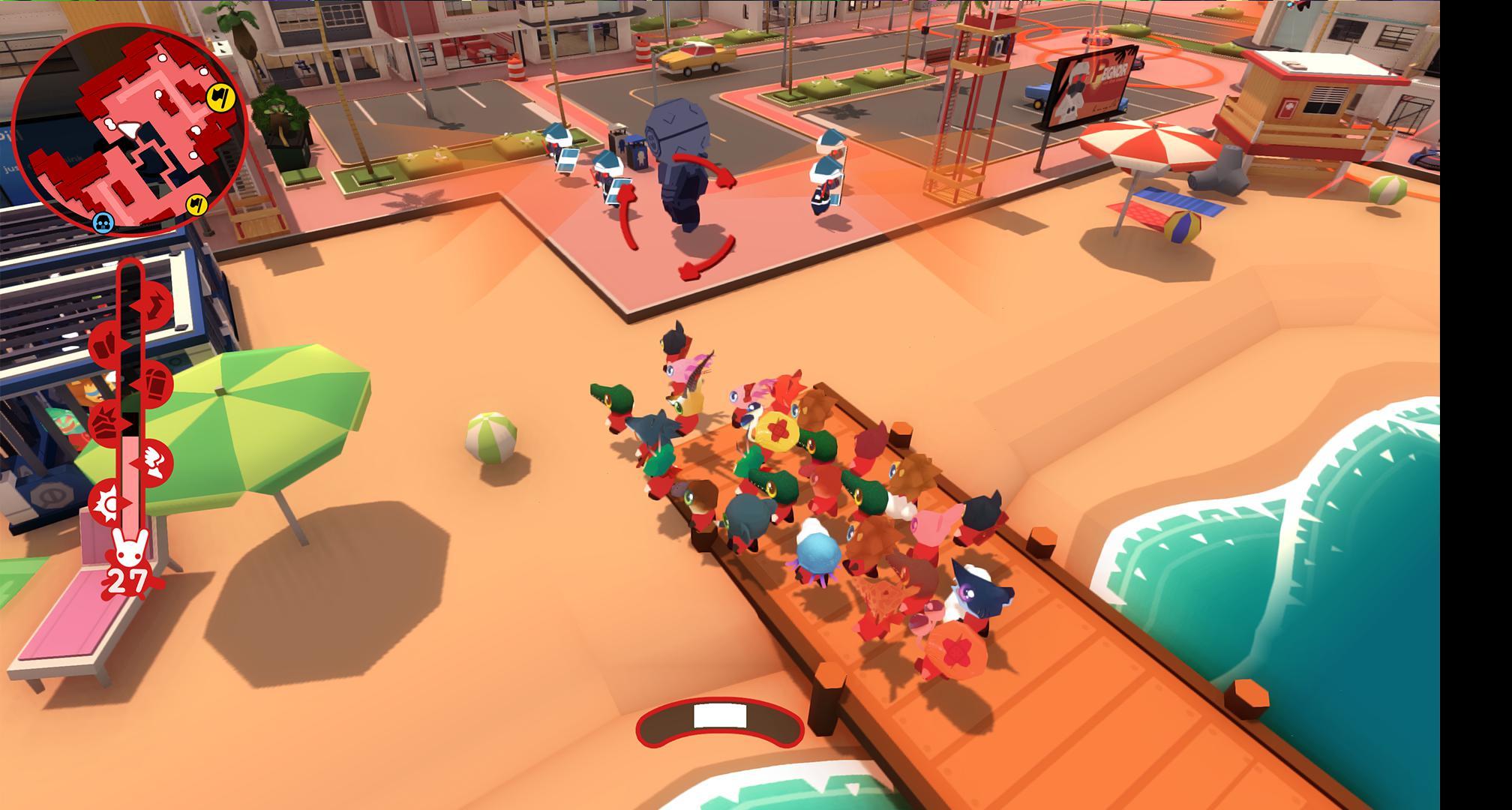Viewport: 1512px width, 810px height.
Task: Toggle a white waypoint dot on the minimap
Action: pyautogui.click(x=162, y=57)
